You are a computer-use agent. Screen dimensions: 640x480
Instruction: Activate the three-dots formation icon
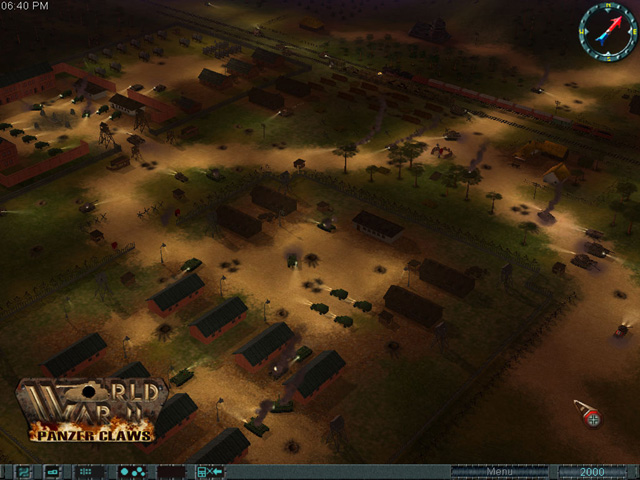click(x=131, y=472)
